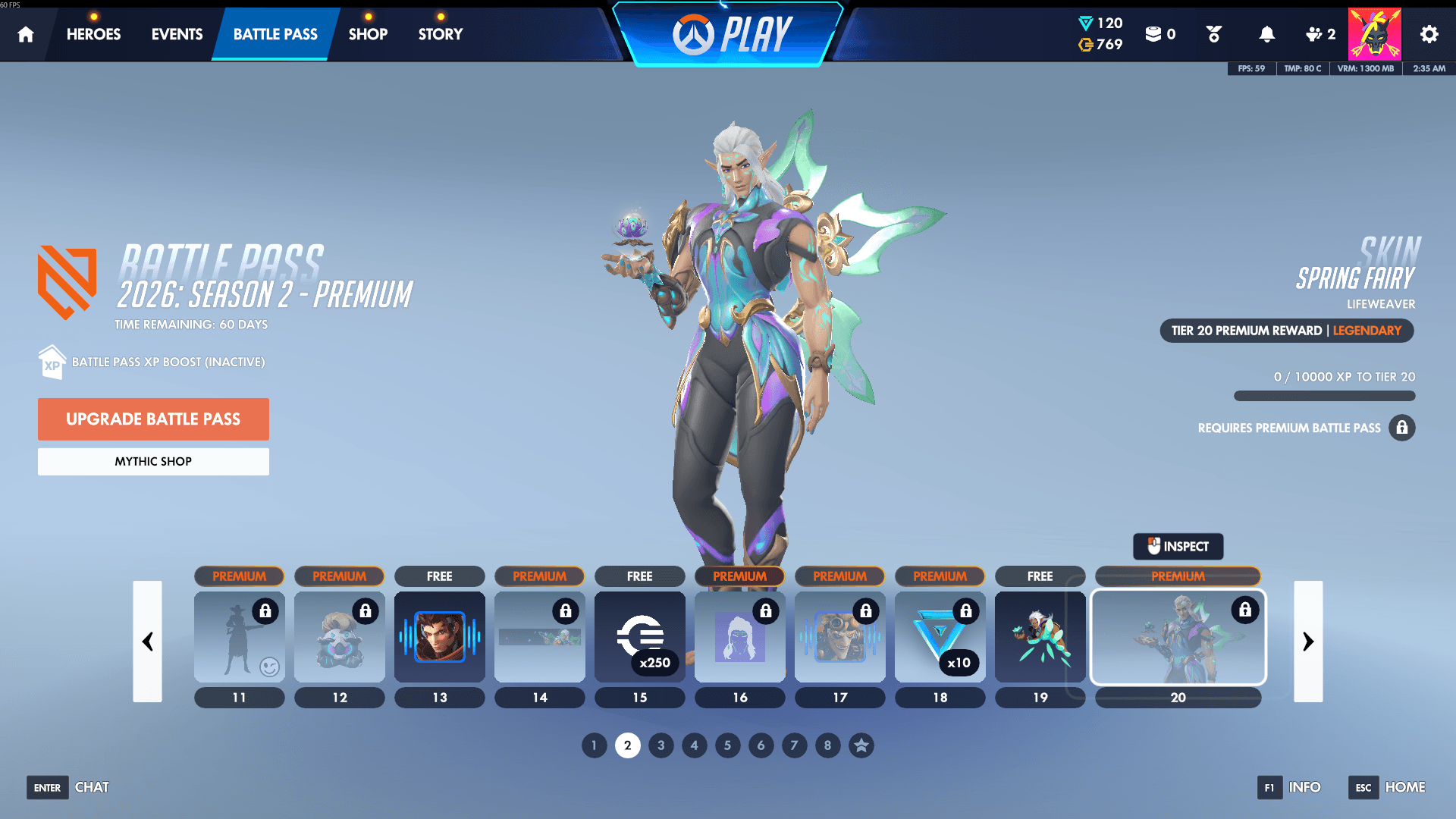This screenshot has height=819, width=1456.
Task: Open the Mythic Shop
Action: (153, 461)
